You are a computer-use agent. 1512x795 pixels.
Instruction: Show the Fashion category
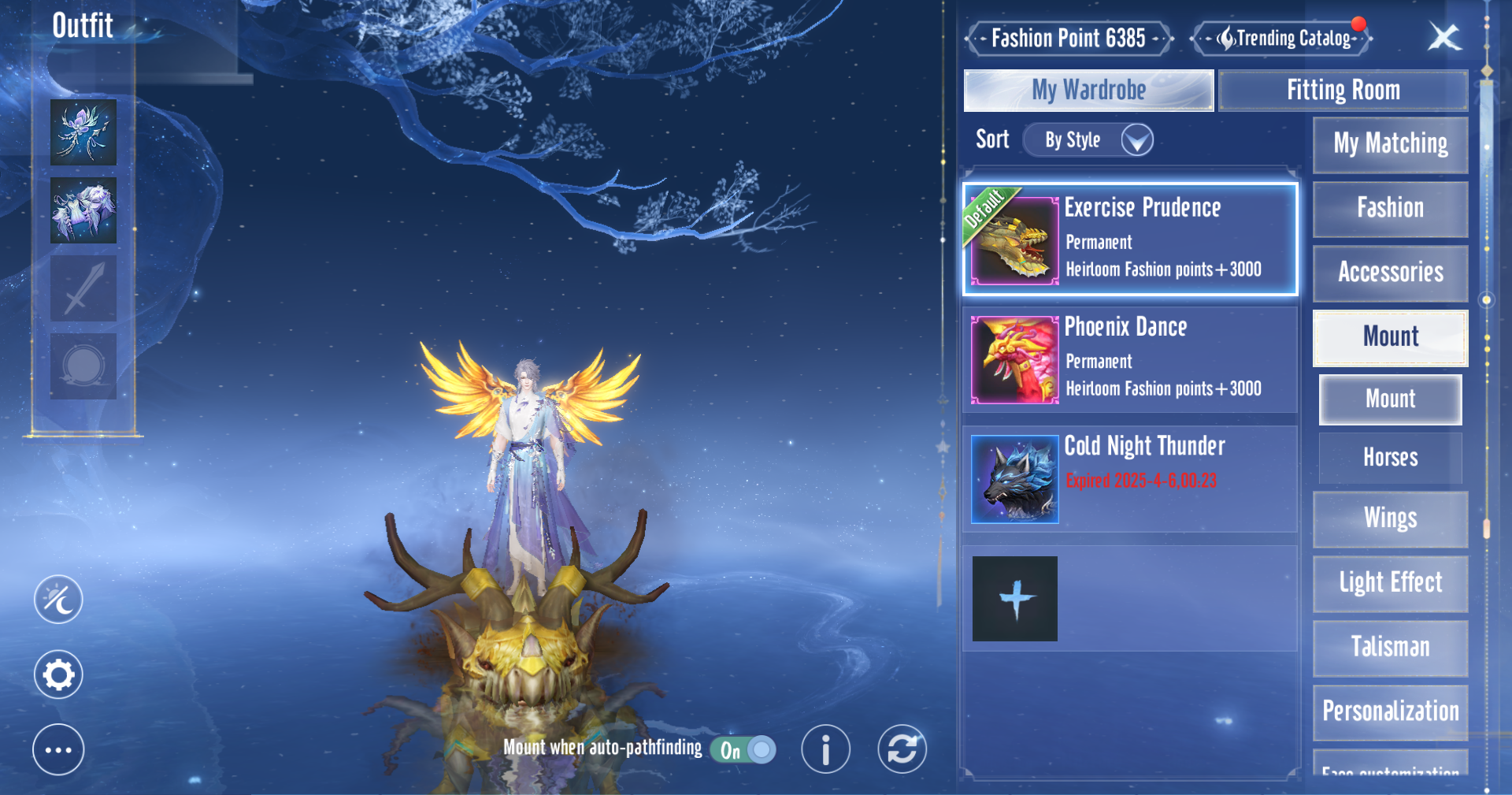pos(1390,209)
